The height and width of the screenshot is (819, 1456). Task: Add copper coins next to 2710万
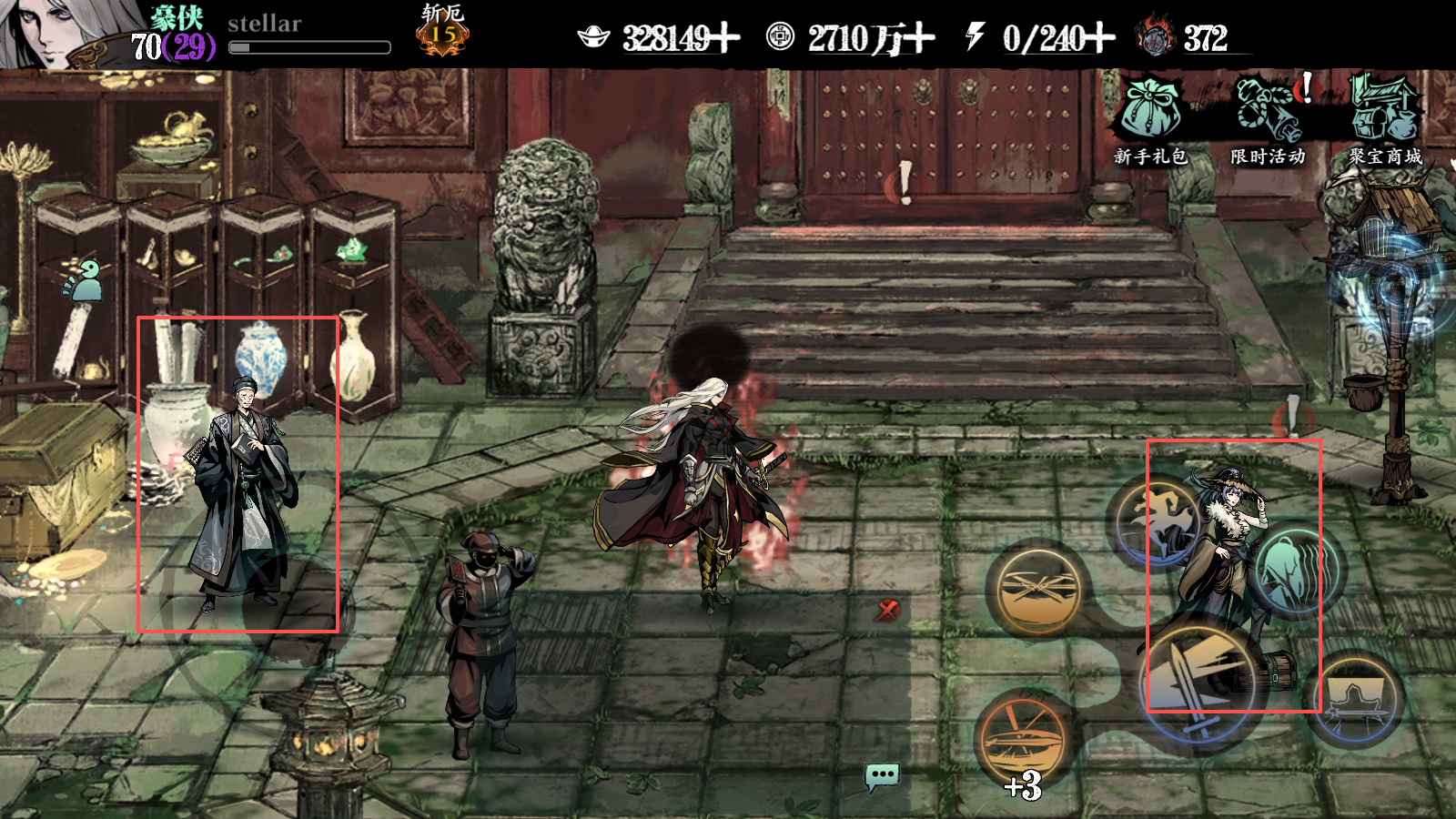tap(919, 38)
